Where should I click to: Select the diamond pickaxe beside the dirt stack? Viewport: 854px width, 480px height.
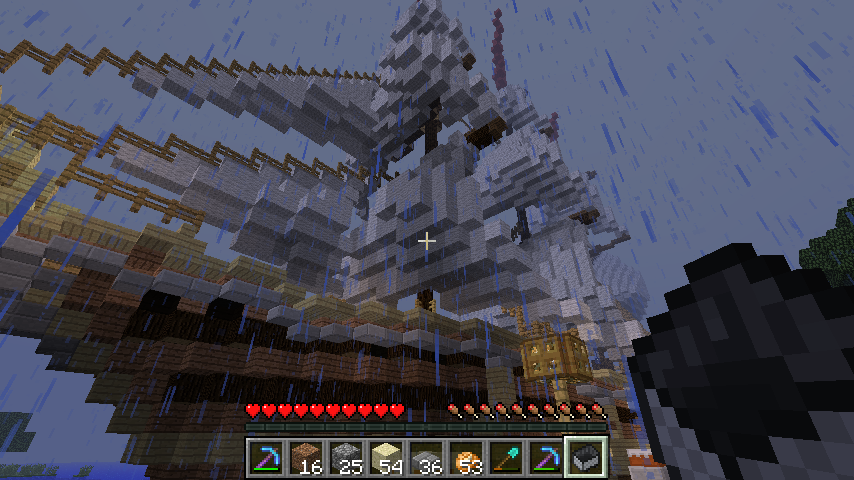tap(265, 457)
